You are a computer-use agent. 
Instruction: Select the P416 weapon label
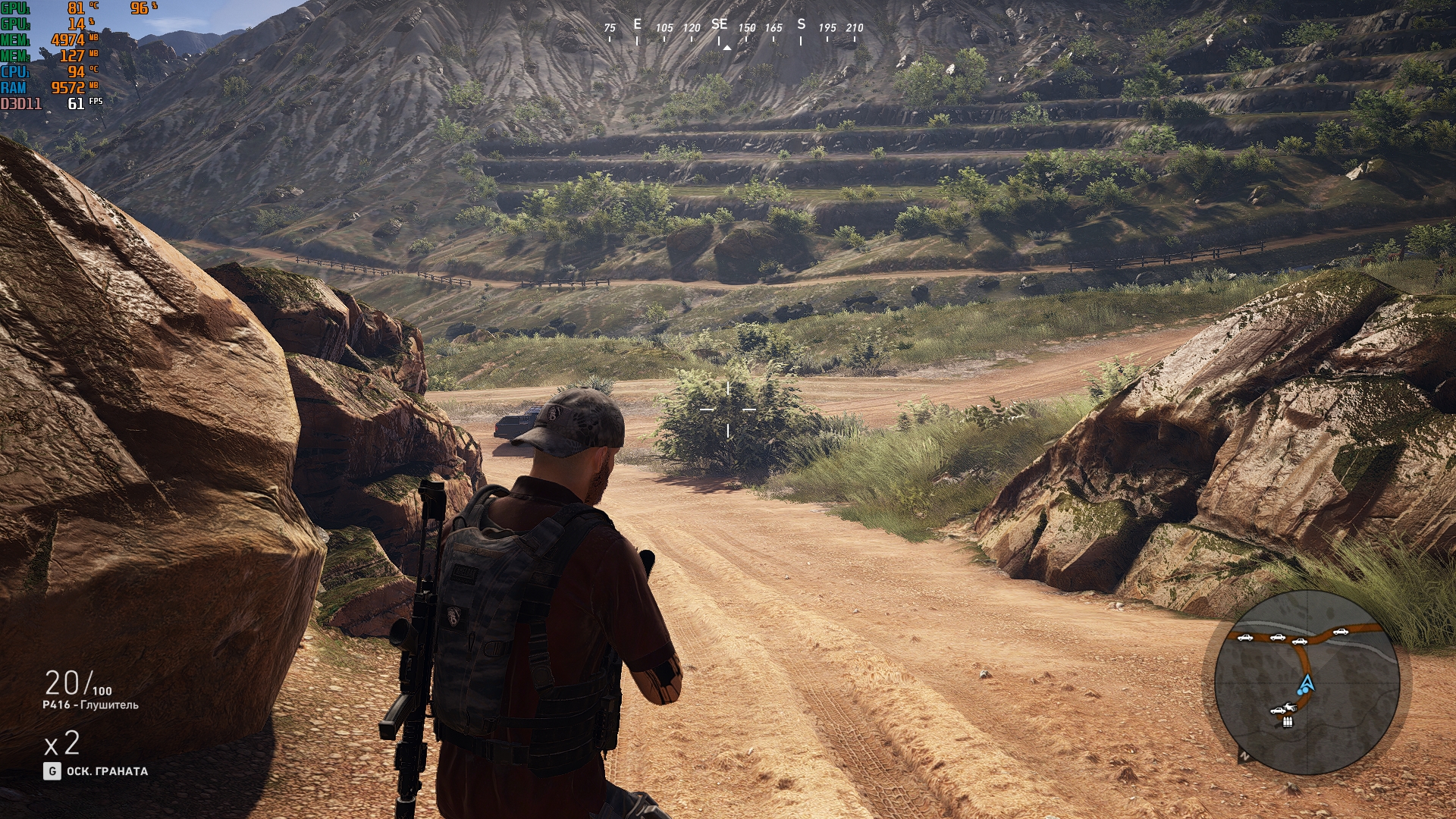click(x=90, y=704)
